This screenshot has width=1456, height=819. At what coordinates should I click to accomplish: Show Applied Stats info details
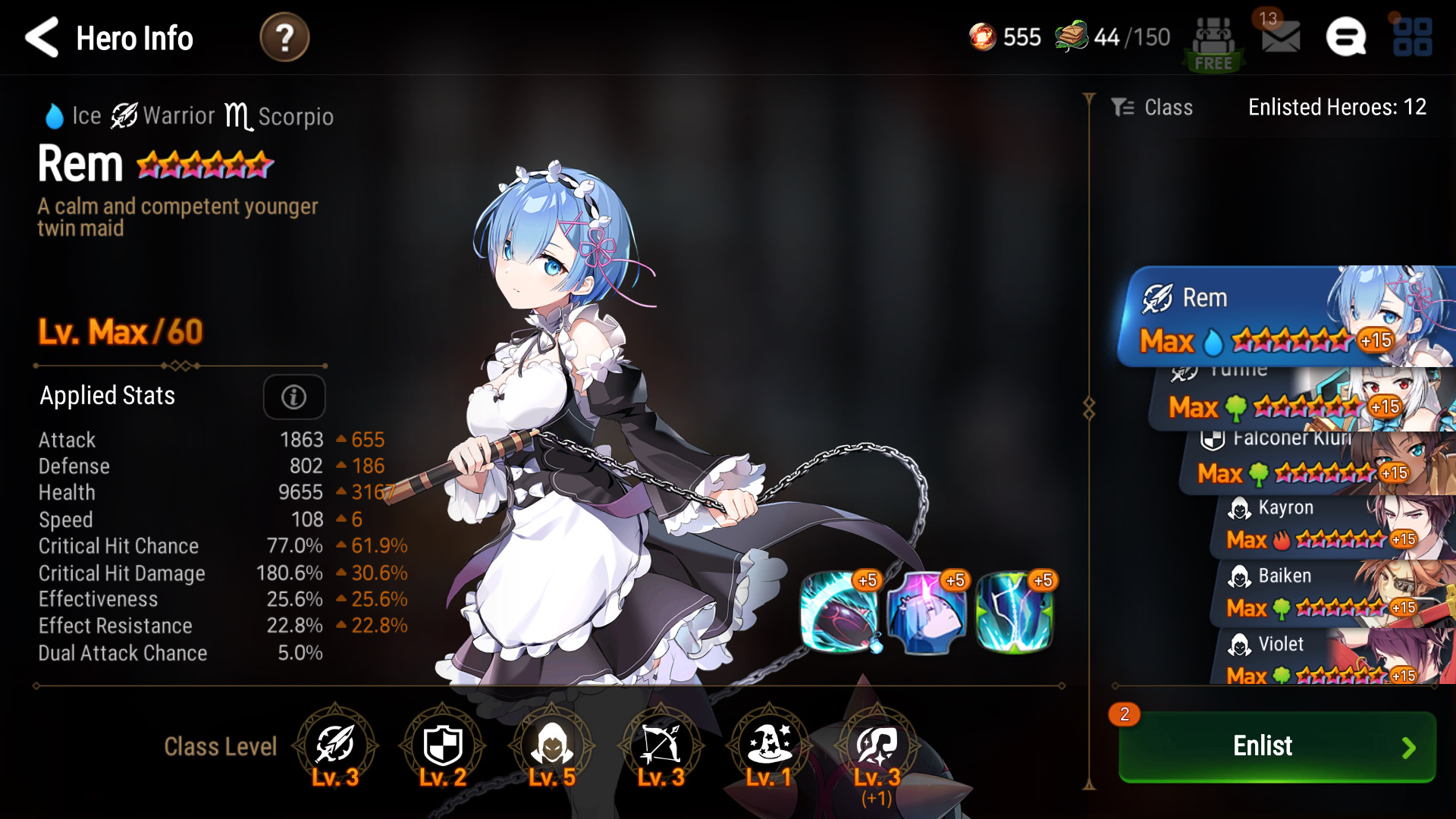[294, 397]
